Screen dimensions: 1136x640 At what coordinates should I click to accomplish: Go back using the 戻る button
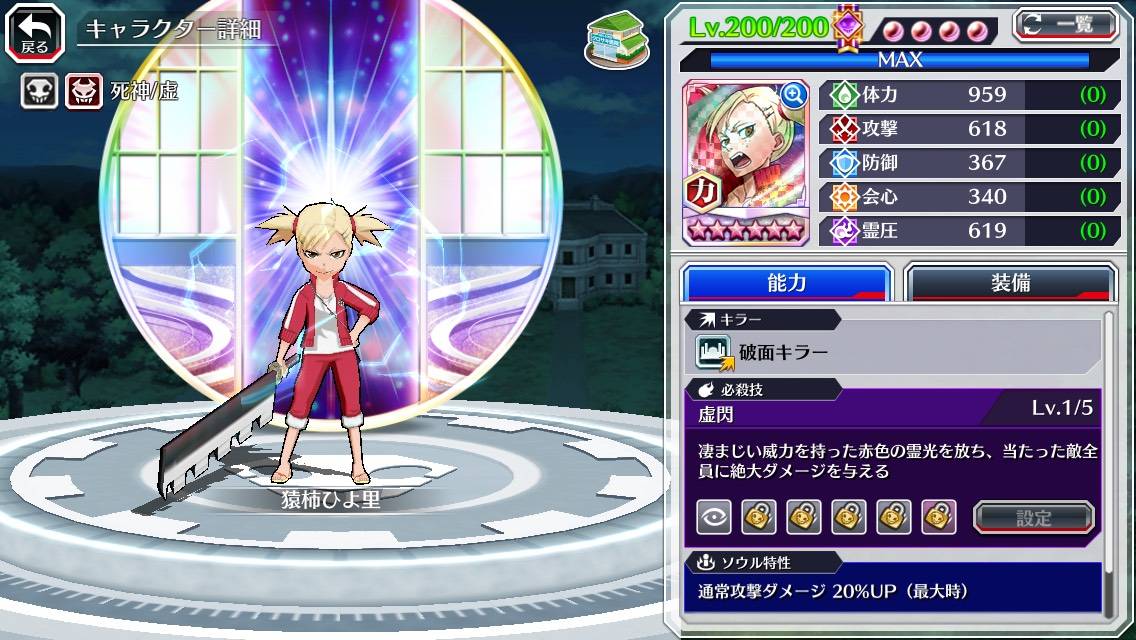click(x=34, y=31)
